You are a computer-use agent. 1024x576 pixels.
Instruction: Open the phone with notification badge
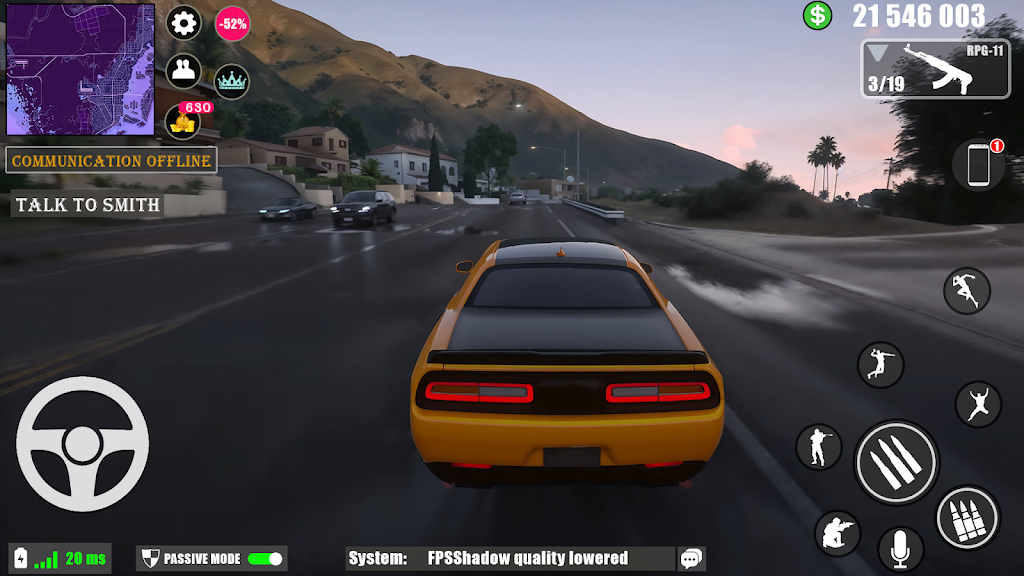pyautogui.click(x=977, y=165)
